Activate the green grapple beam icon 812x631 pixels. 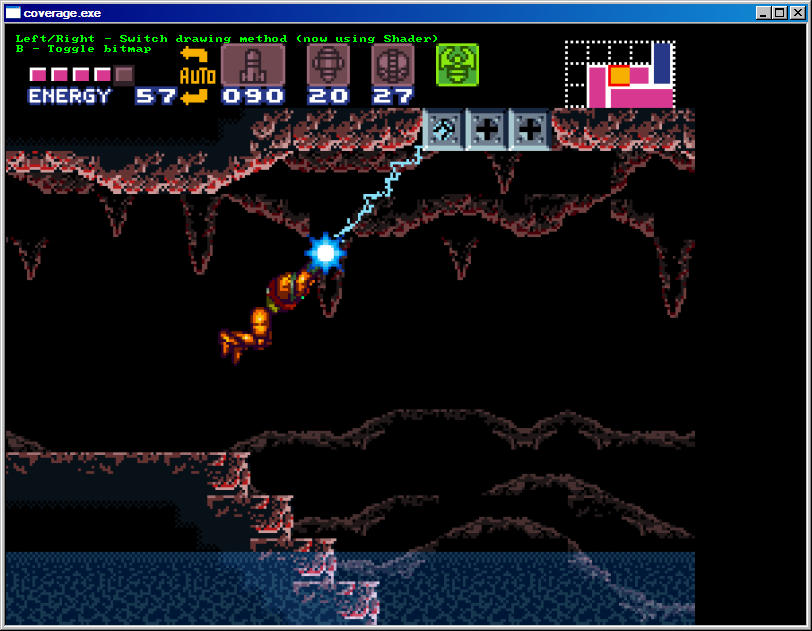coord(457,65)
